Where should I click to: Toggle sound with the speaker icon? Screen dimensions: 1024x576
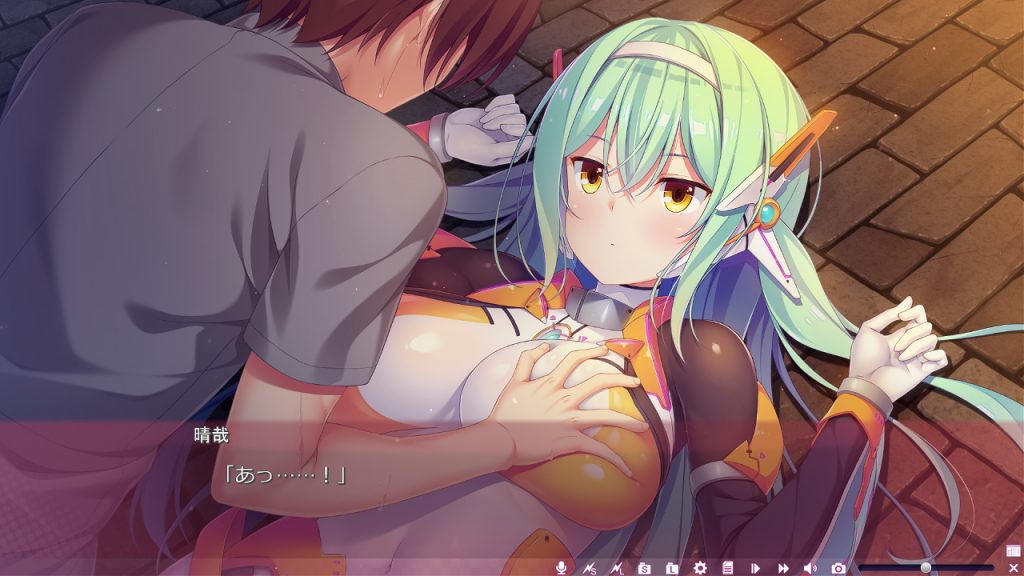pyautogui.click(x=810, y=568)
